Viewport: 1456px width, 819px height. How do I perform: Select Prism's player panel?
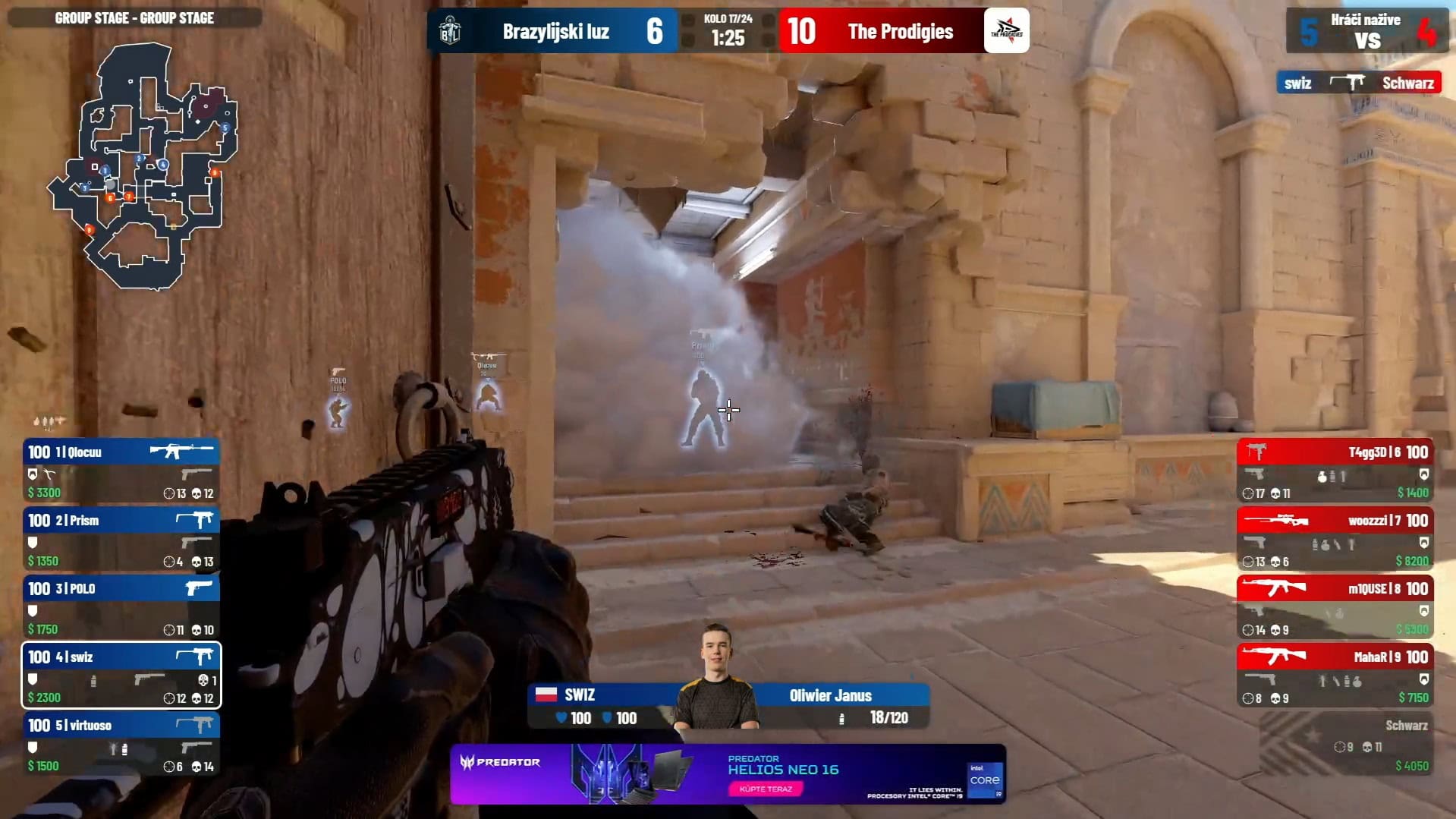point(121,540)
